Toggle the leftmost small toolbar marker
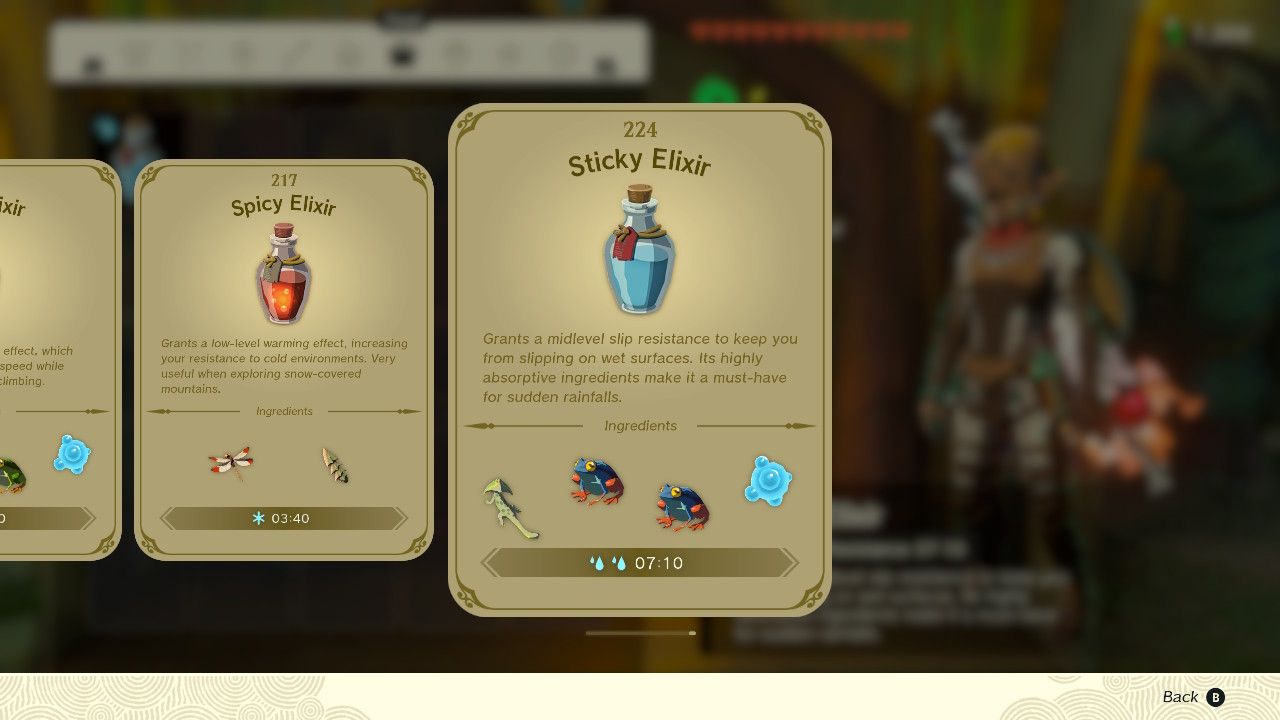Viewport: 1280px width, 720px height. coord(93,65)
